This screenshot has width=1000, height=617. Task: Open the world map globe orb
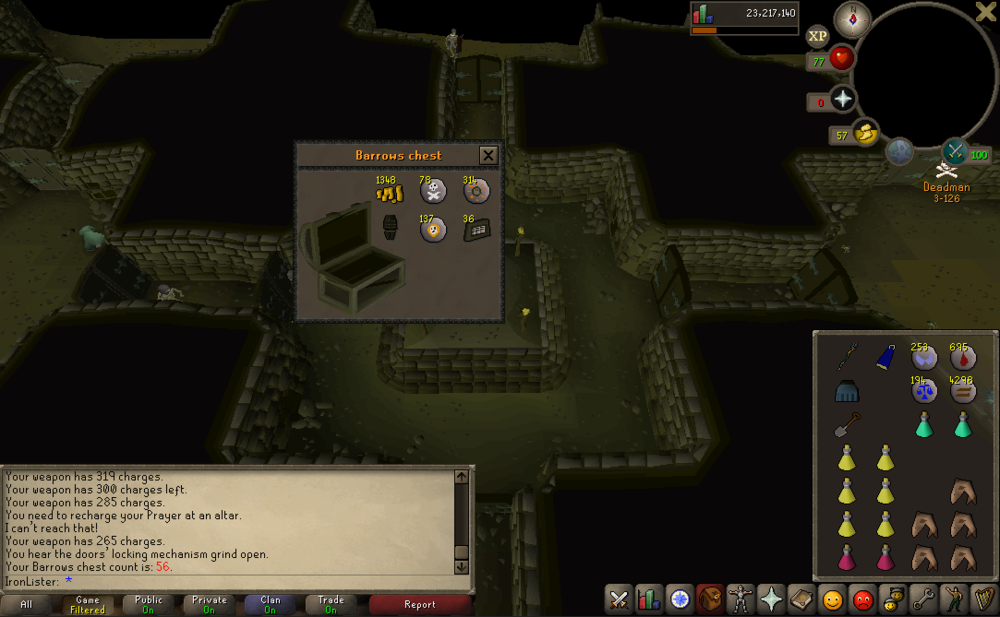point(899,151)
